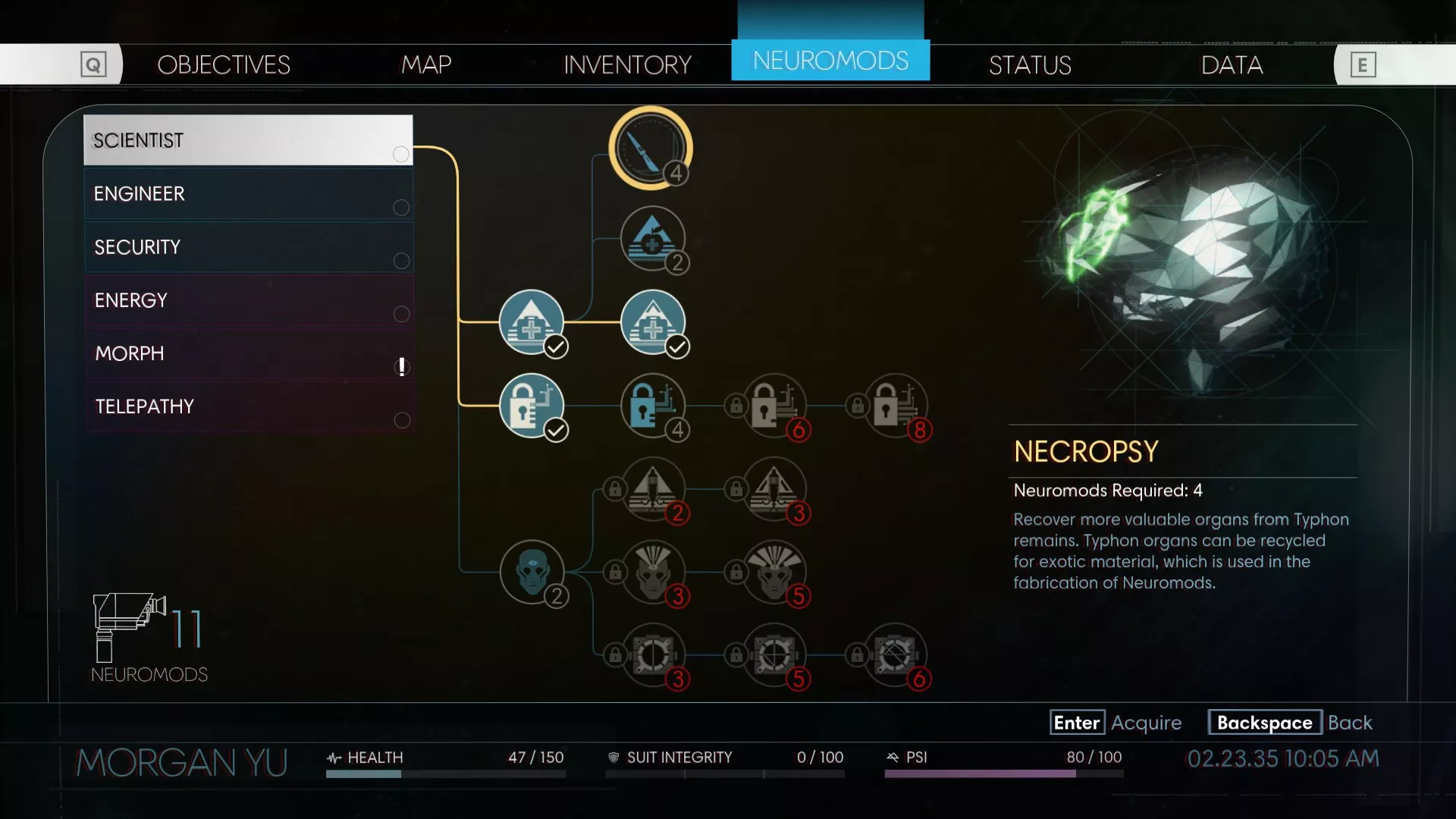
Task: Choose the acquired padlock hacking skill
Action: click(x=532, y=405)
